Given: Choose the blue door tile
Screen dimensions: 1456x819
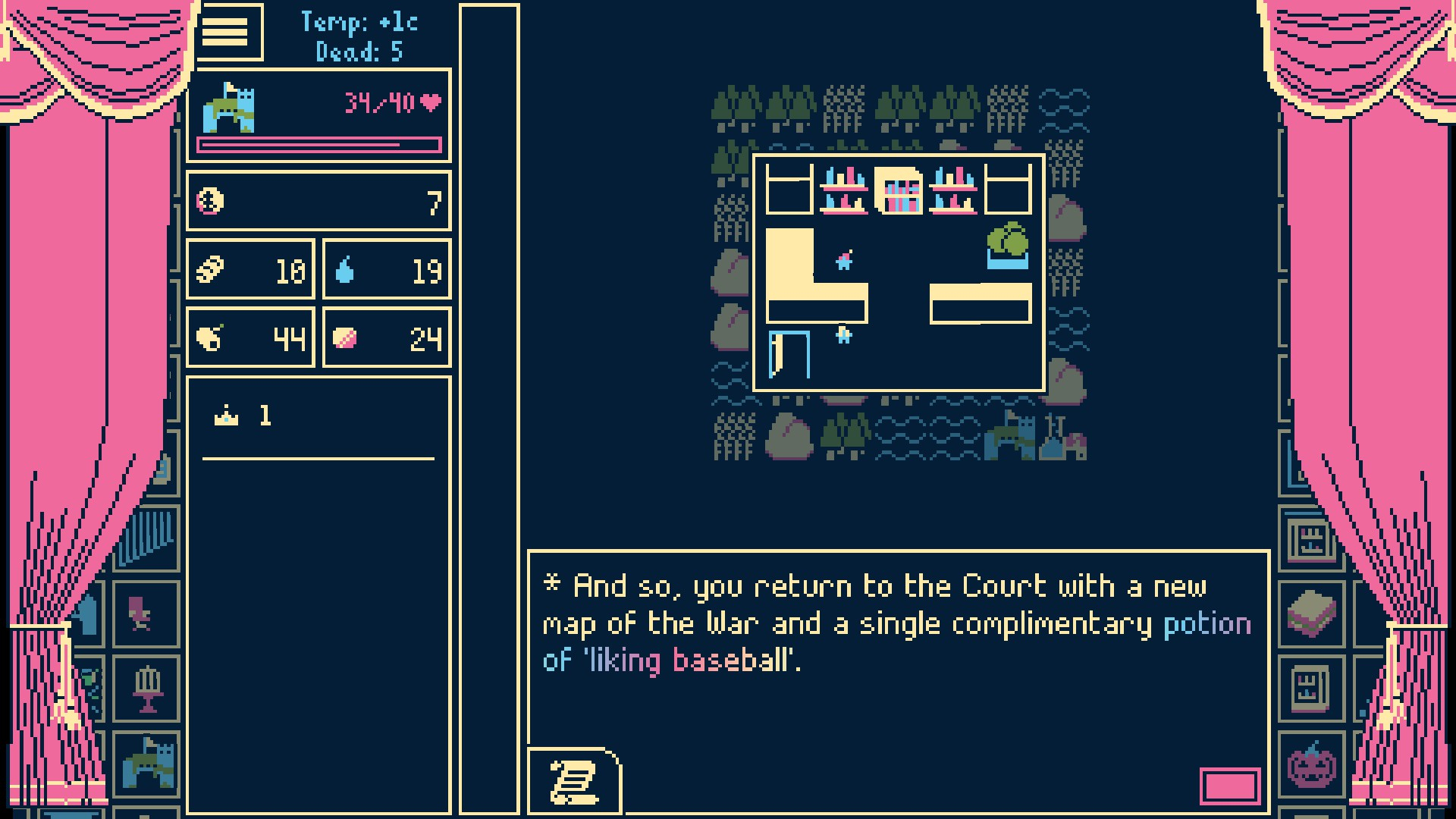Looking at the screenshot, I should [789, 354].
